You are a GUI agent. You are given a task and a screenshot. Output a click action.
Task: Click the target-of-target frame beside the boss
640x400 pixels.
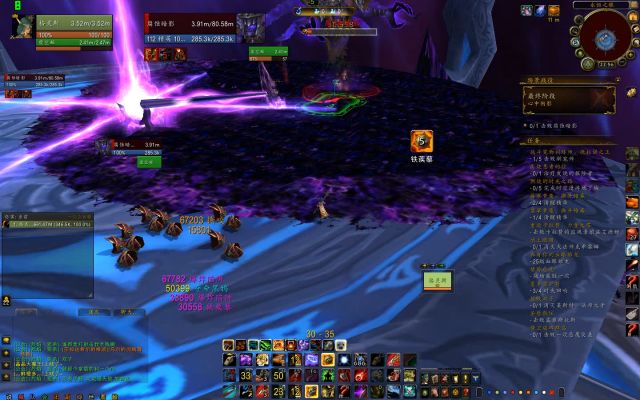[x=268, y=52]
